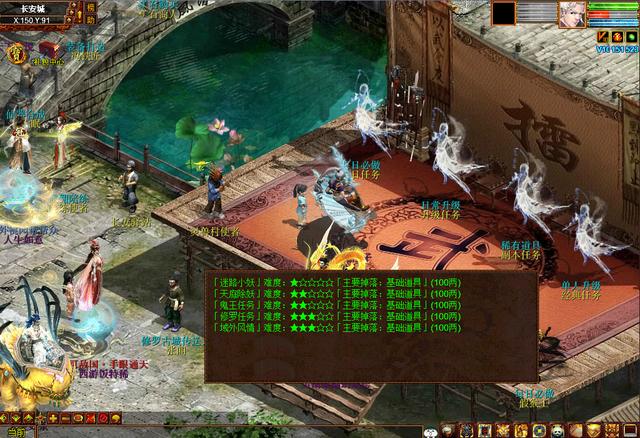Screen dimensions: 640x438
Task: Click the gold 寶 treasure medallion icon
Action: click(x=17, y=52)
